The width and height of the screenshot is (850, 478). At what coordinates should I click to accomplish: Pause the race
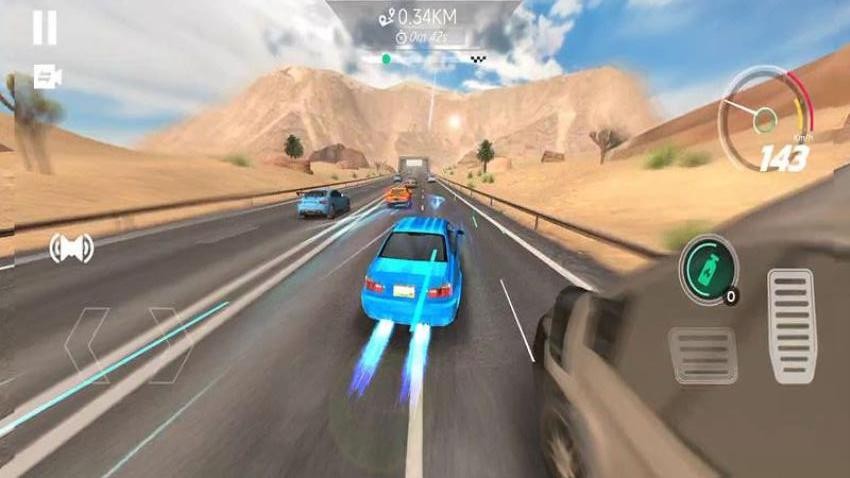(44, 28)
